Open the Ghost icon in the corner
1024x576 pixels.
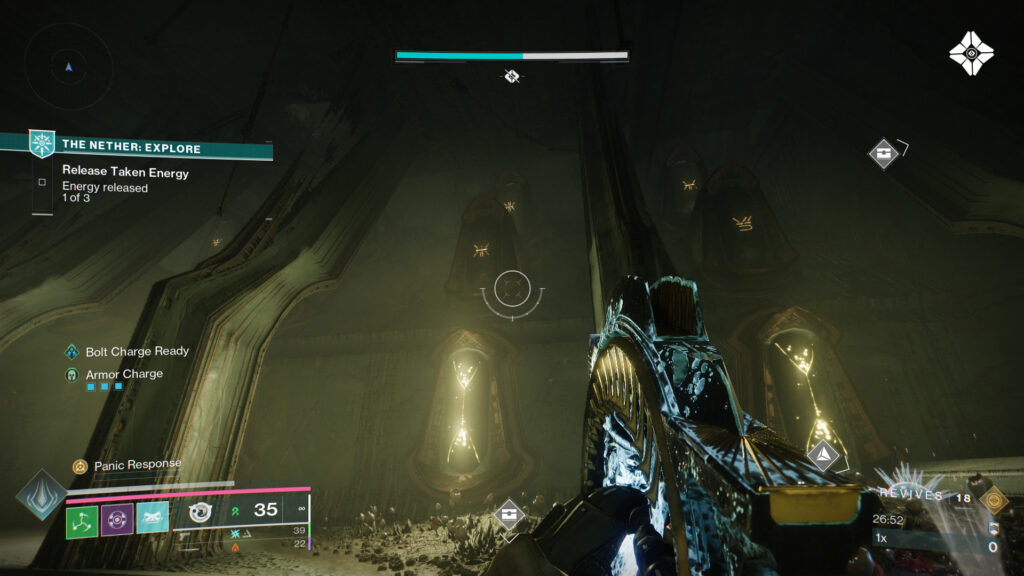tap(970, 53)
